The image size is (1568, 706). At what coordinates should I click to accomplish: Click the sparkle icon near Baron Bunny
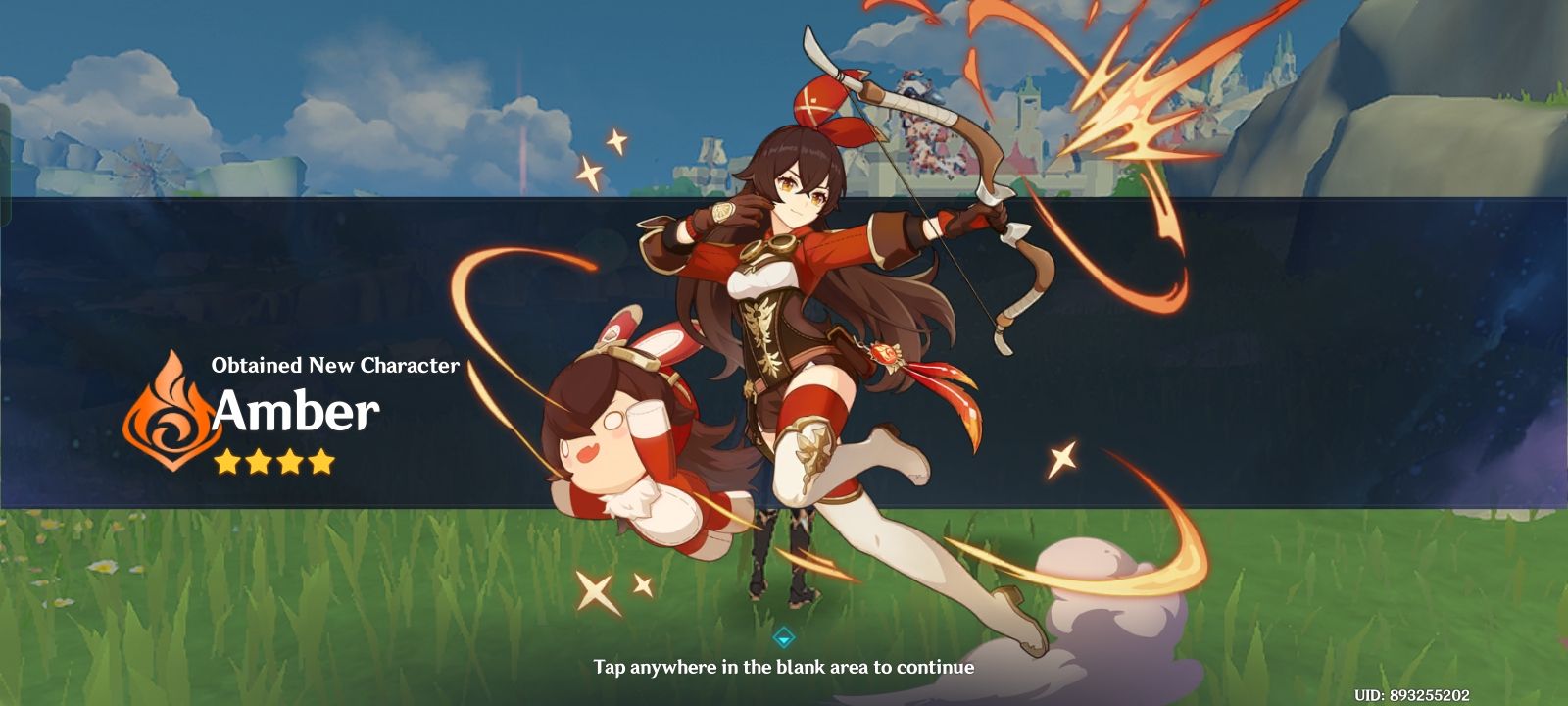[x=596, y=589]
